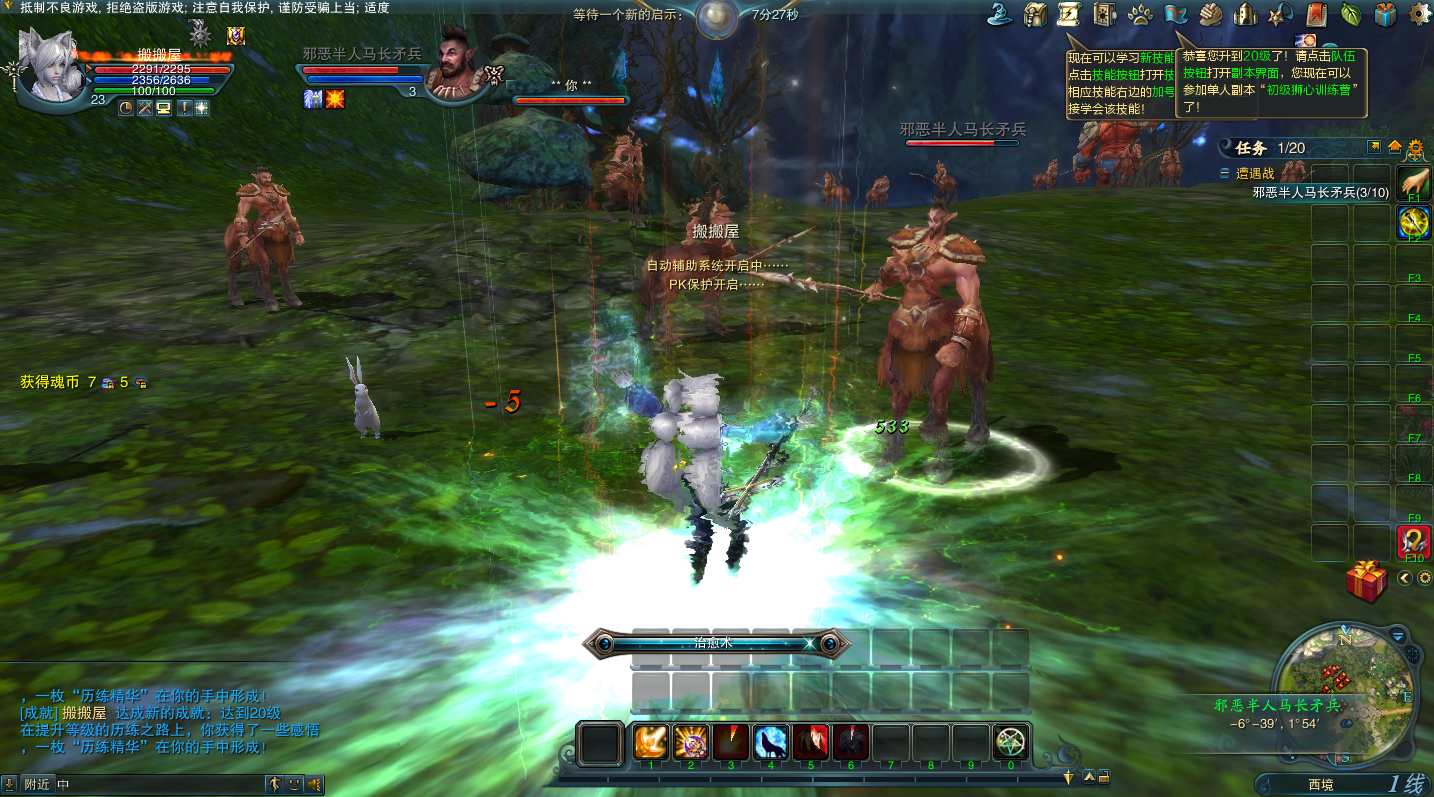The width and height of the screenshot is (1434, 797).
Task: Open the green leaf icon
Action: pos(1350,14)
